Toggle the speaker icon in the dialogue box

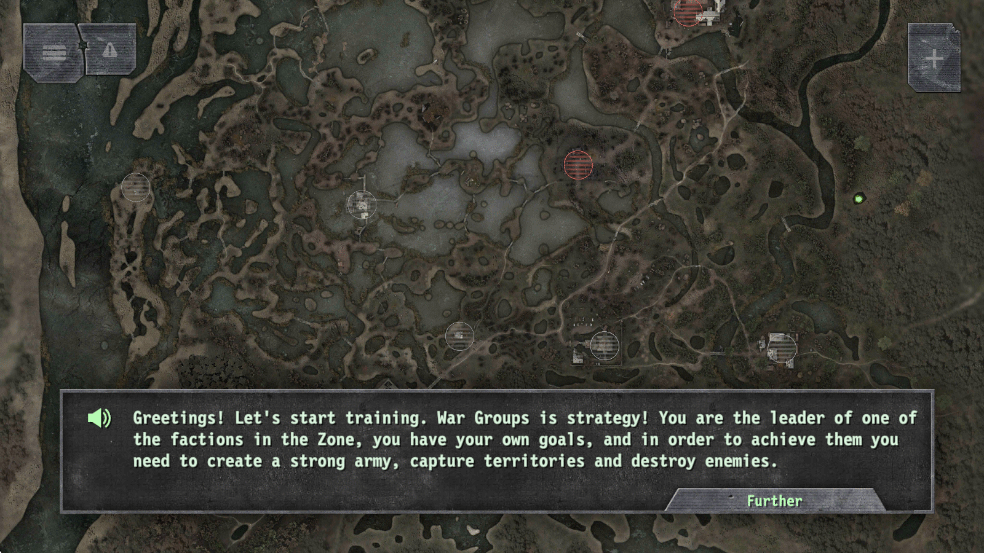(x=99, y=418)
